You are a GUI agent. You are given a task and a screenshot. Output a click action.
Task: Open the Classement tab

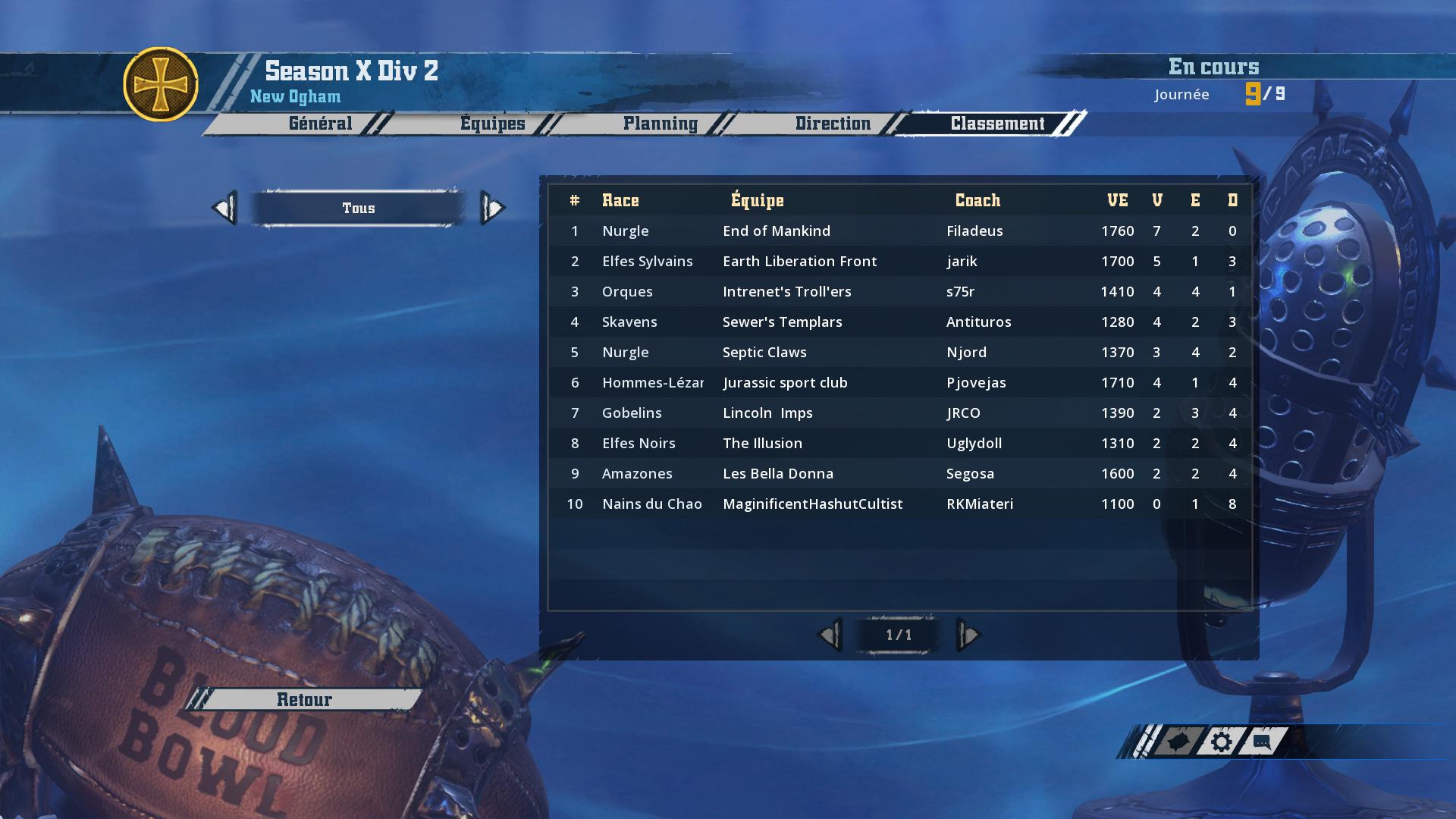[x=997, y=124]
